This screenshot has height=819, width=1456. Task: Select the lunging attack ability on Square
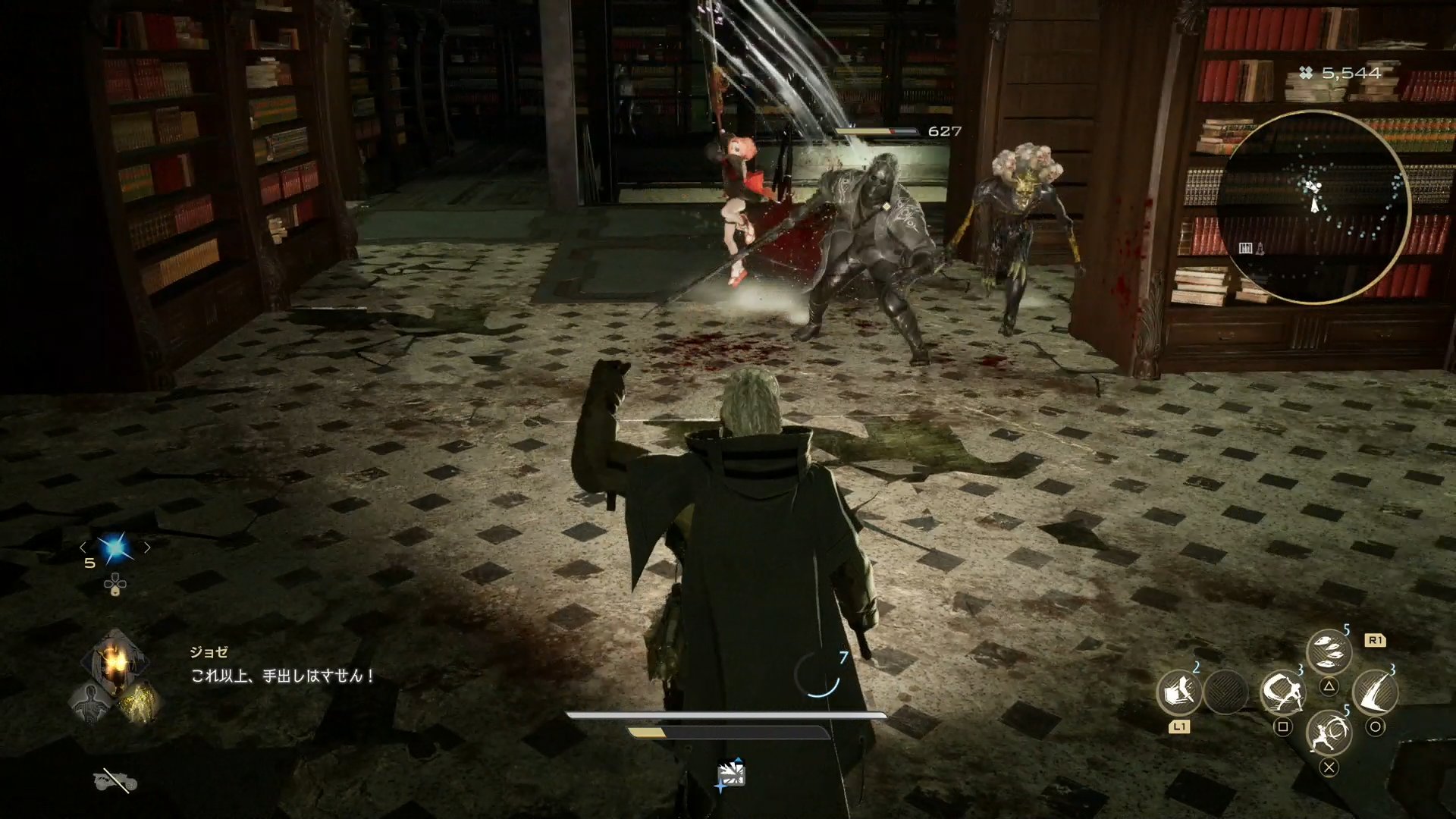click(1283, 694)
